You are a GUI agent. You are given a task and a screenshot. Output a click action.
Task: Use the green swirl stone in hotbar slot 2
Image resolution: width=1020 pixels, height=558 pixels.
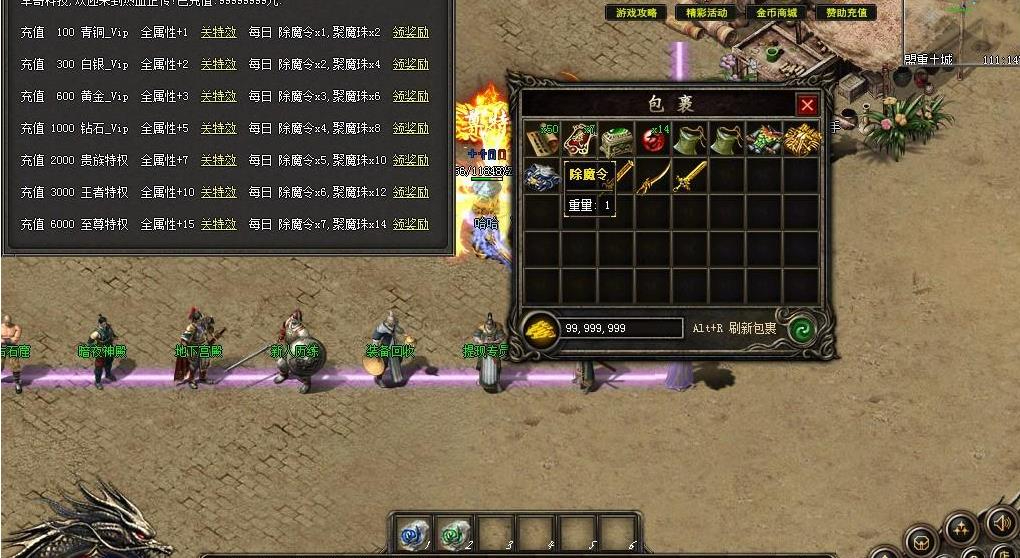tap(453, 533)
